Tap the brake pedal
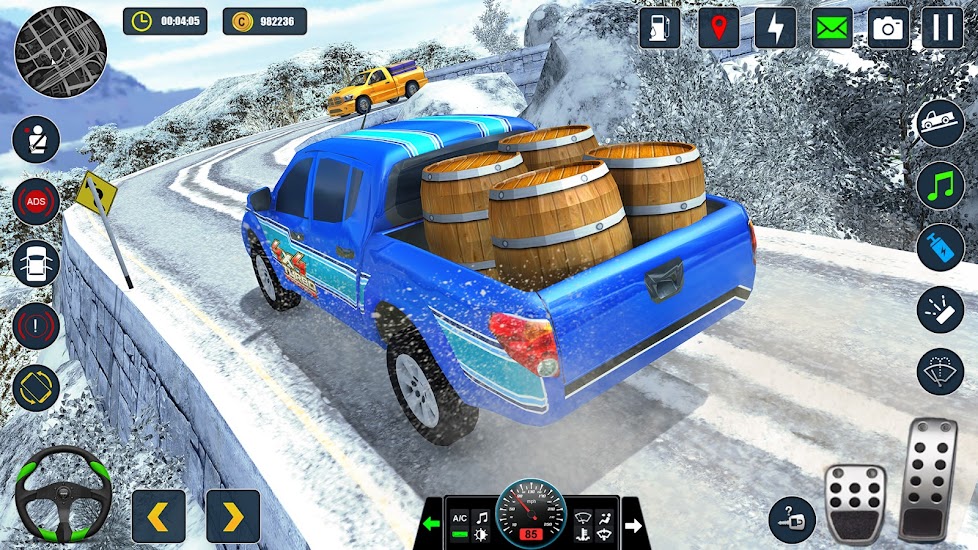This screenshot has width=978, height=550. [x=855, y=503]
